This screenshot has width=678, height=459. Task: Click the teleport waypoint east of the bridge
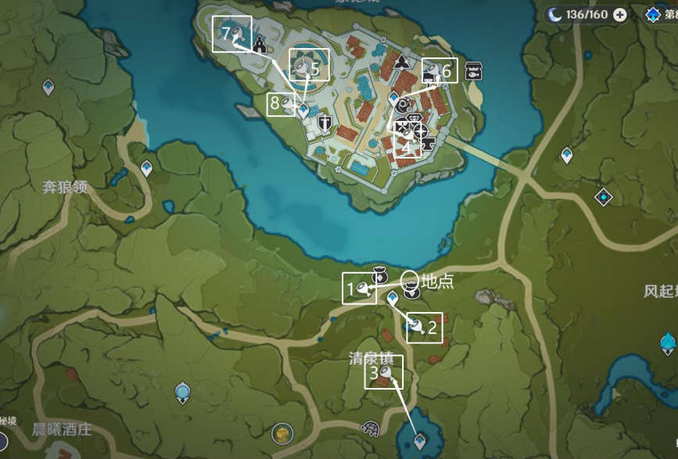click(567, 155)
